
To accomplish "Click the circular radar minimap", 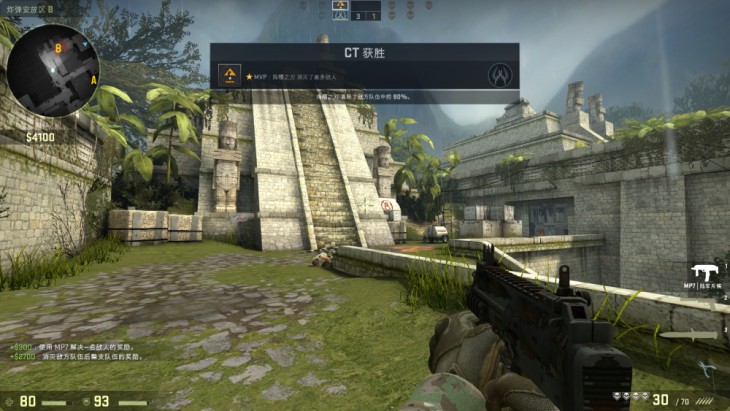I will click(x=53, y=70).
